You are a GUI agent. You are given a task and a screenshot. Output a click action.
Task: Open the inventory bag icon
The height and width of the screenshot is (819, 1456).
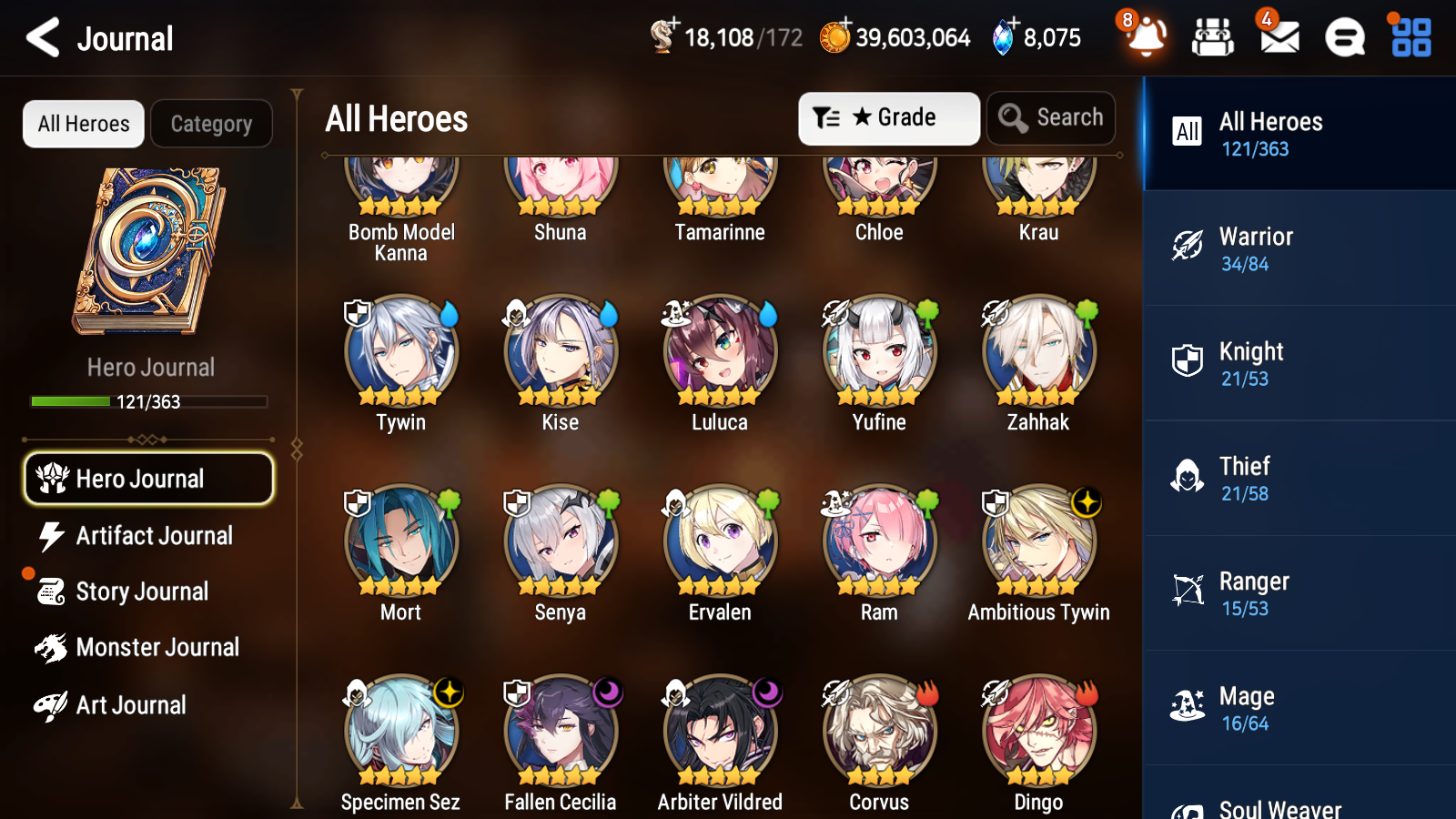[1213, 37]
